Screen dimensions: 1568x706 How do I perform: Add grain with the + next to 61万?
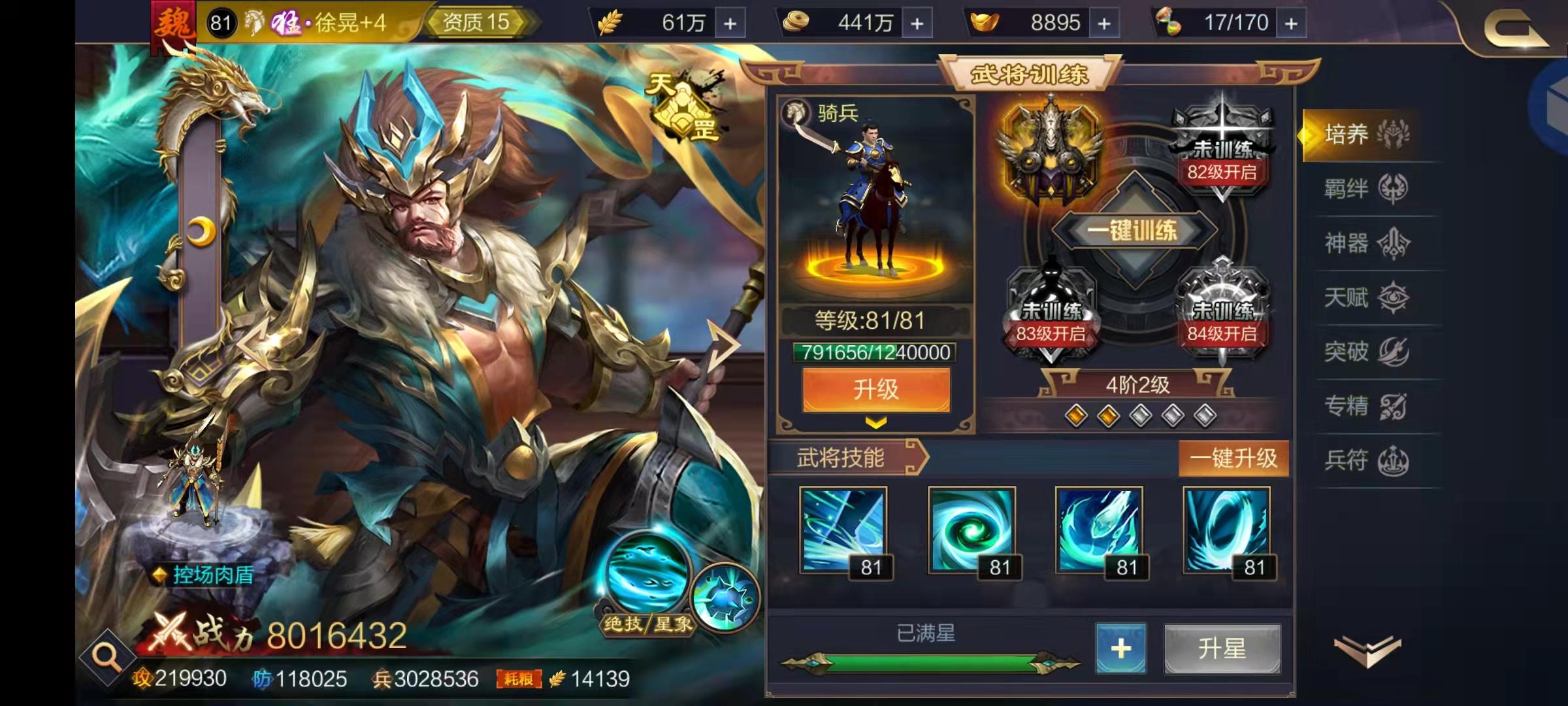click(732, 22)
